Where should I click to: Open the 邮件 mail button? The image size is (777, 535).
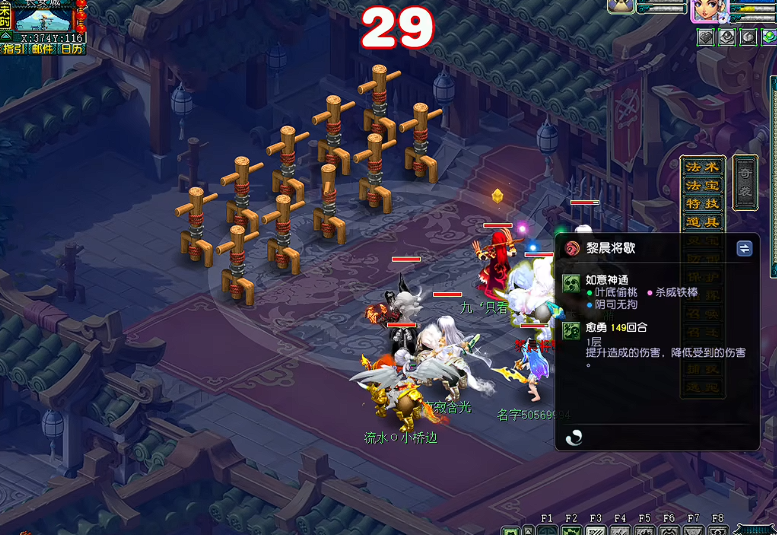(x=43, y=48)
